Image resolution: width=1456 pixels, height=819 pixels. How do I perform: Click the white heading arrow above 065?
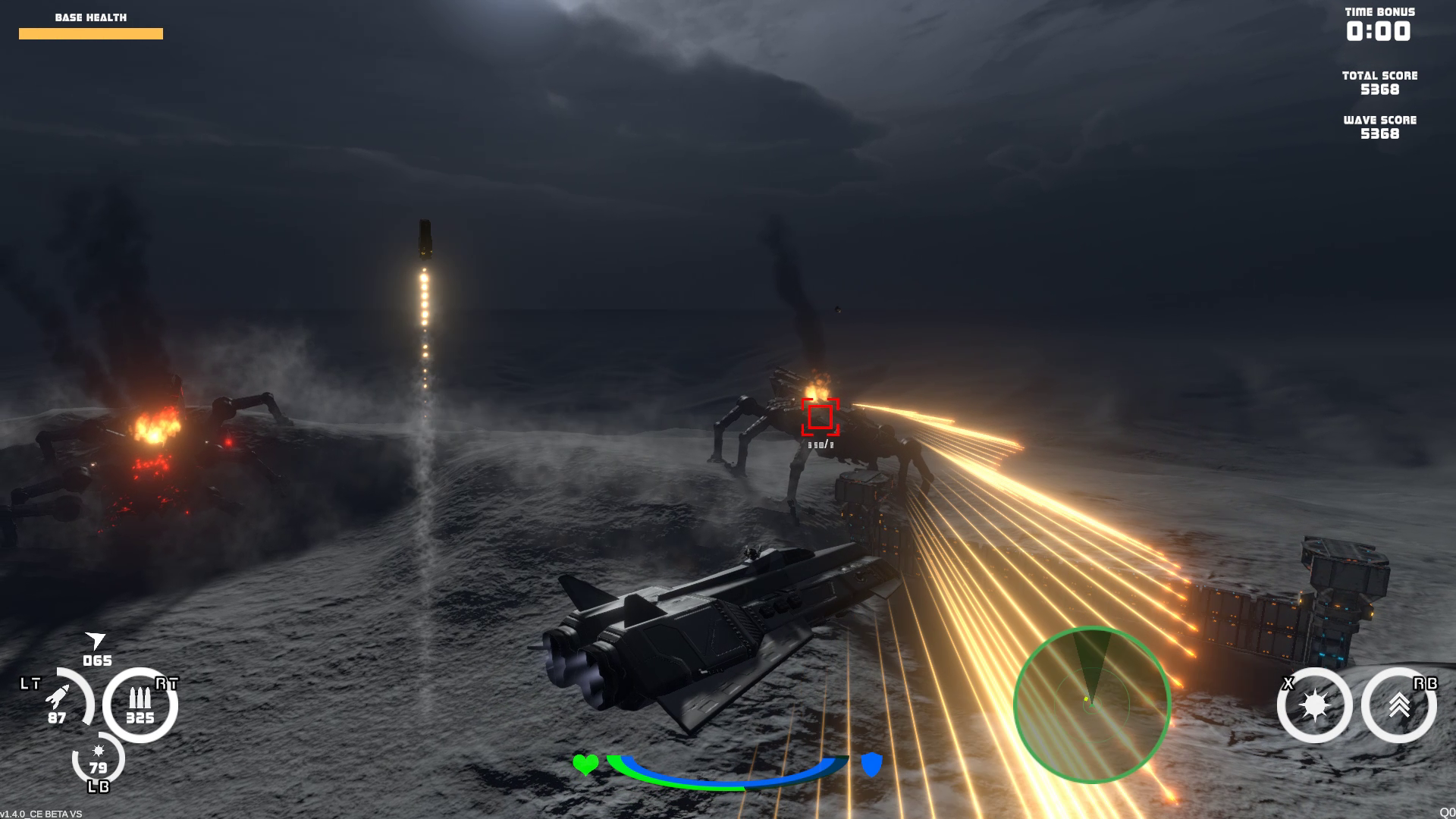96,641
